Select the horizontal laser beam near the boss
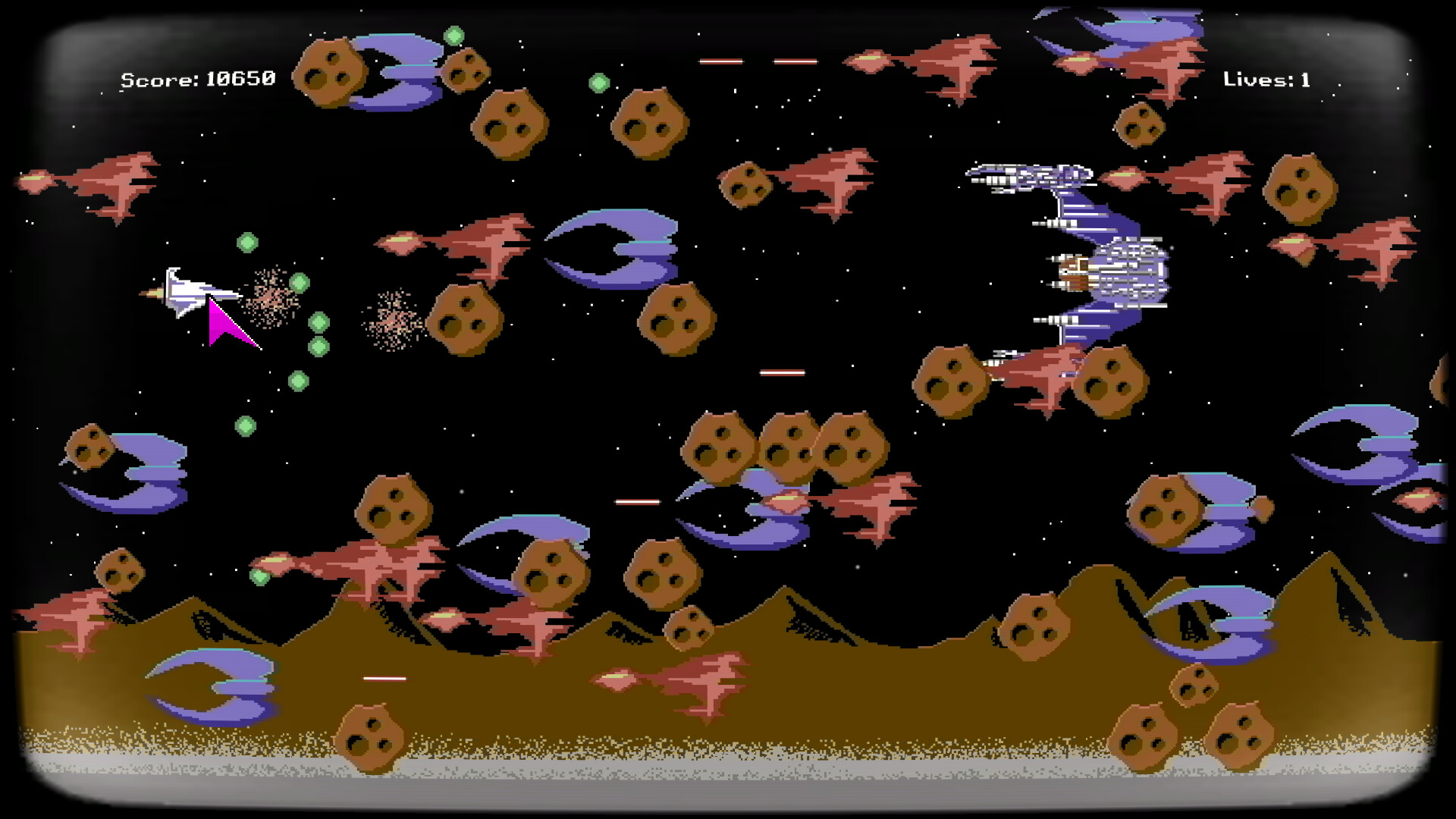The height and width of the screenshot is (819, 1456). coord(781,372)
